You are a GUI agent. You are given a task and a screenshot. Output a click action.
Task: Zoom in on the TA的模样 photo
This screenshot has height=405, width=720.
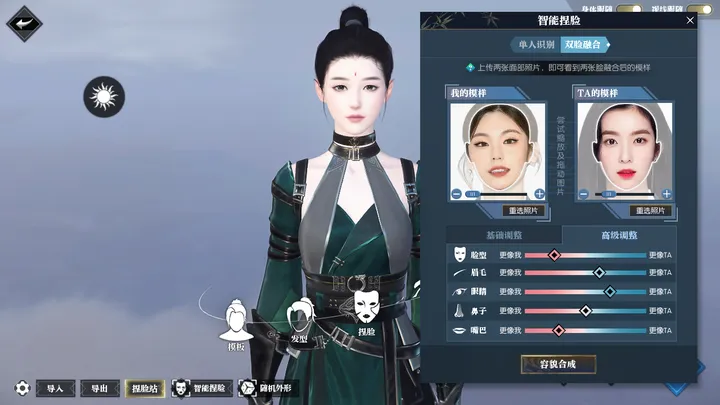[666, 193]
